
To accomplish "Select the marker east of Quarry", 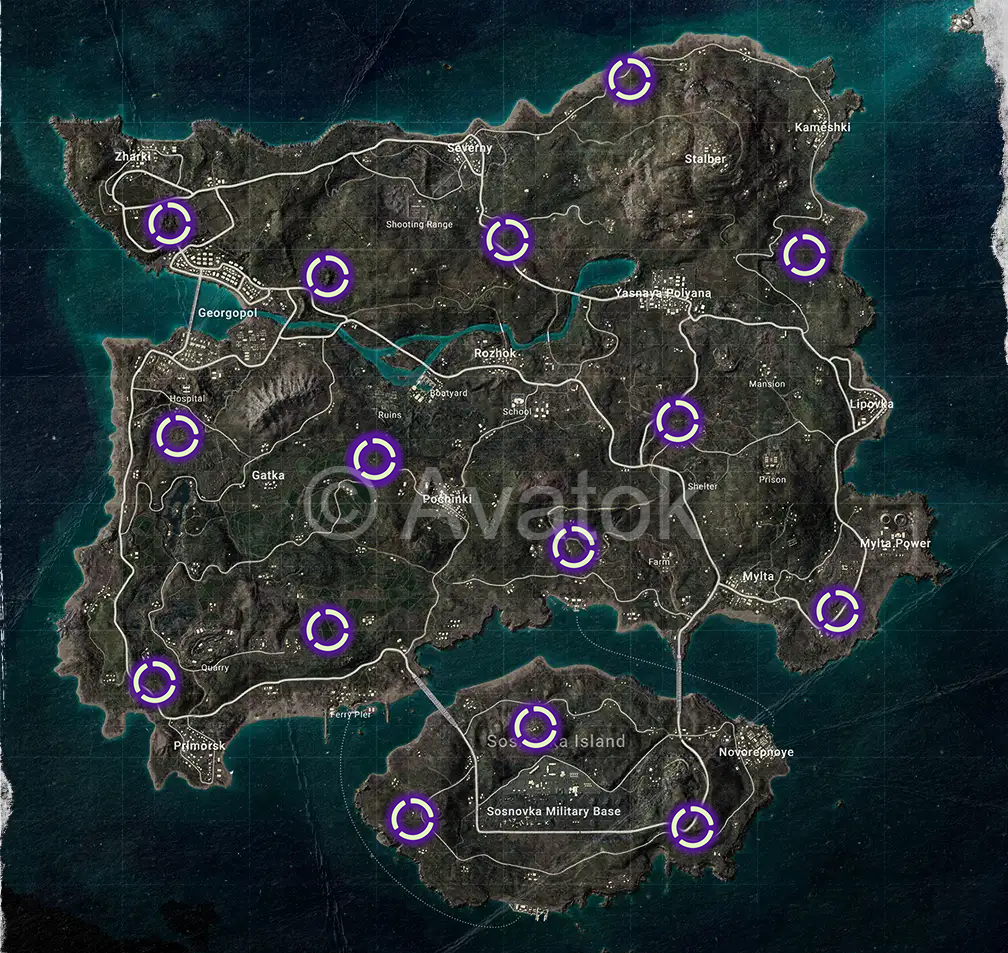I will click(x=326, y=629).
